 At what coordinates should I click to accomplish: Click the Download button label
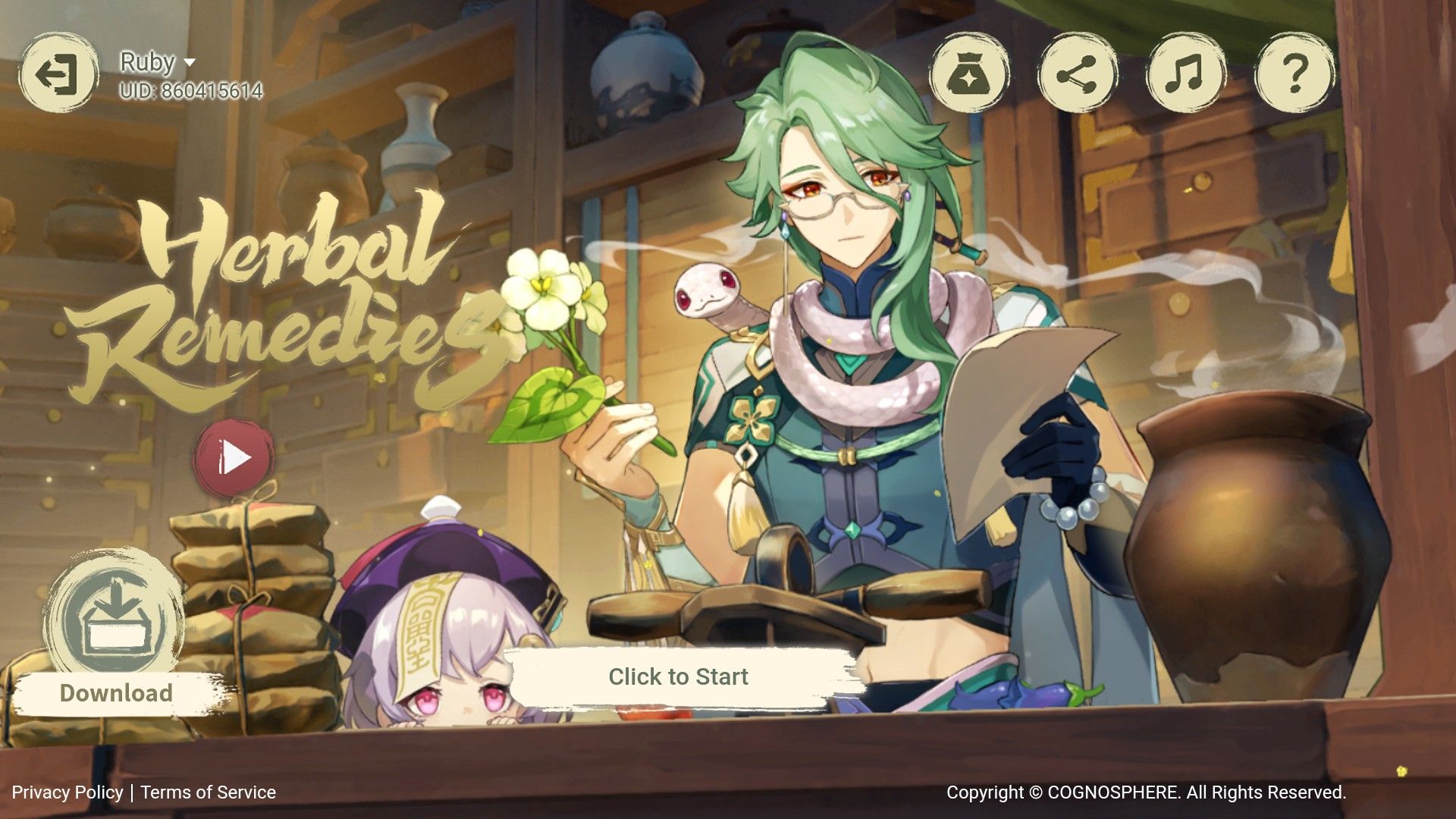[x=115, y=692]
